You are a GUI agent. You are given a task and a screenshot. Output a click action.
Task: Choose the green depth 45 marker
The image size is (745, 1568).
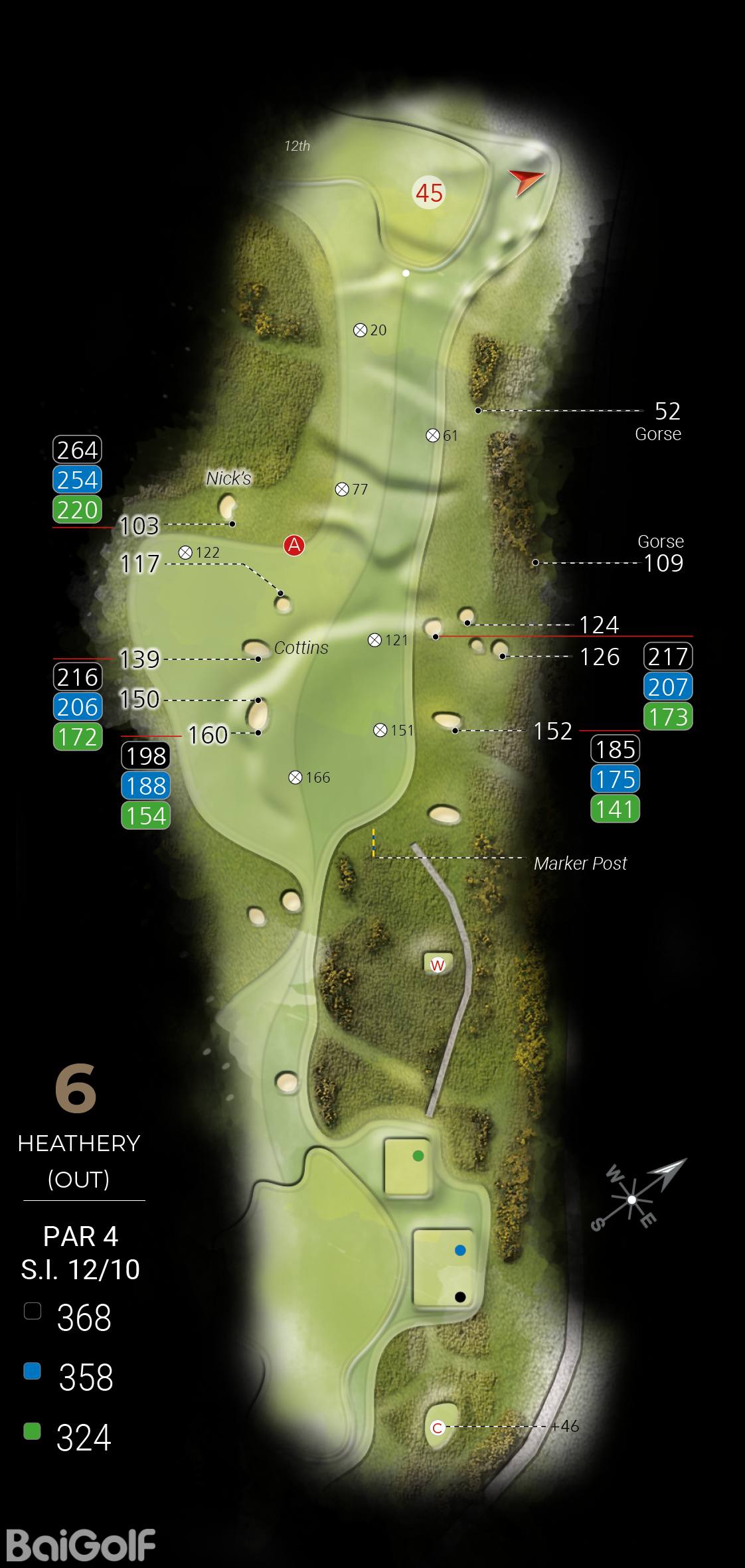pos(429,193)
